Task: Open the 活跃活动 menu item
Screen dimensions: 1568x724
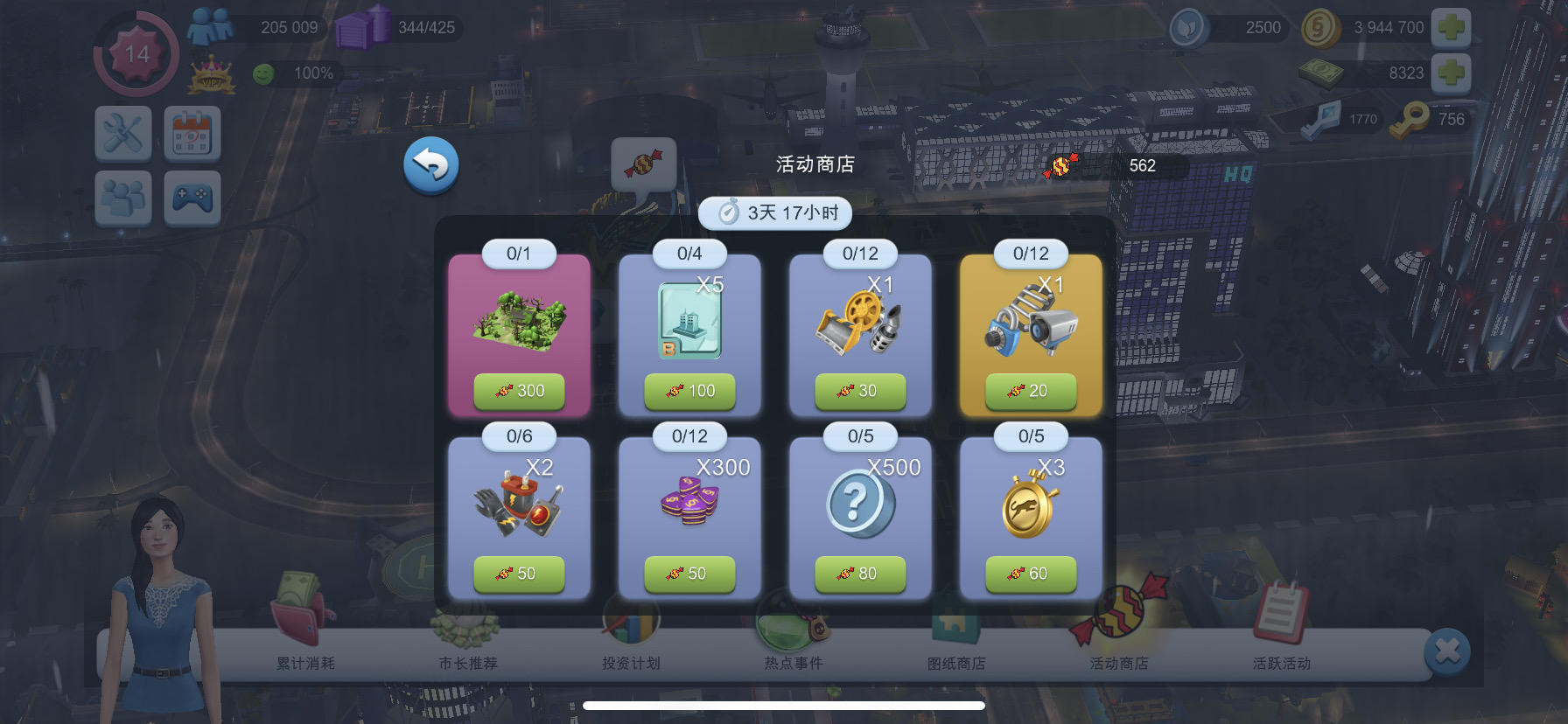Action: coord(1283,663)
